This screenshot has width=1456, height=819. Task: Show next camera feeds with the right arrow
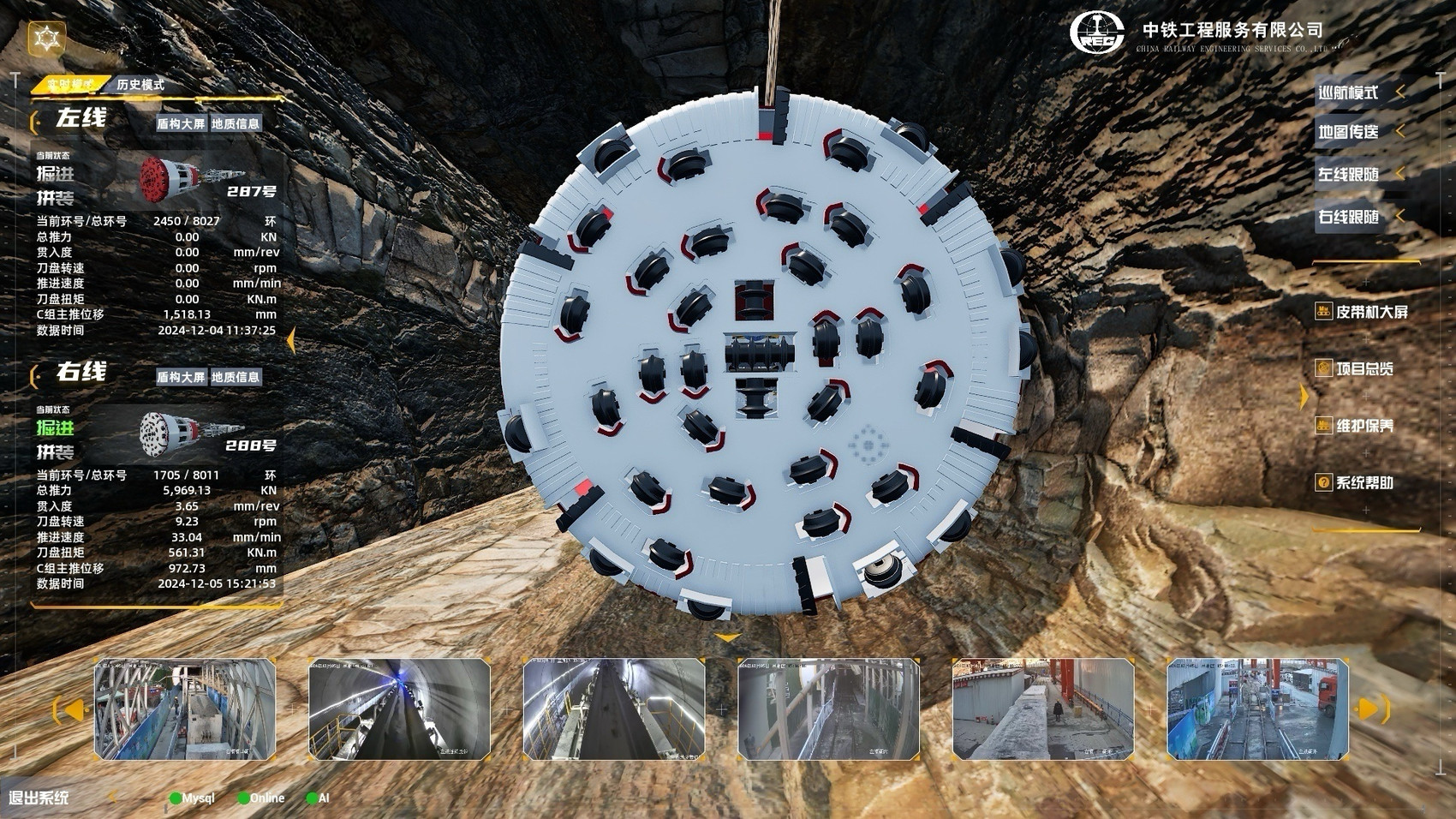[1372, 709]
